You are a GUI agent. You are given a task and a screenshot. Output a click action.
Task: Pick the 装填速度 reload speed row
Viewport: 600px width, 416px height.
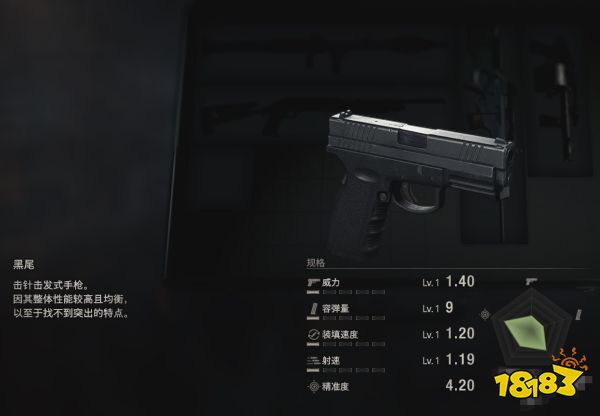coord(390,333)
